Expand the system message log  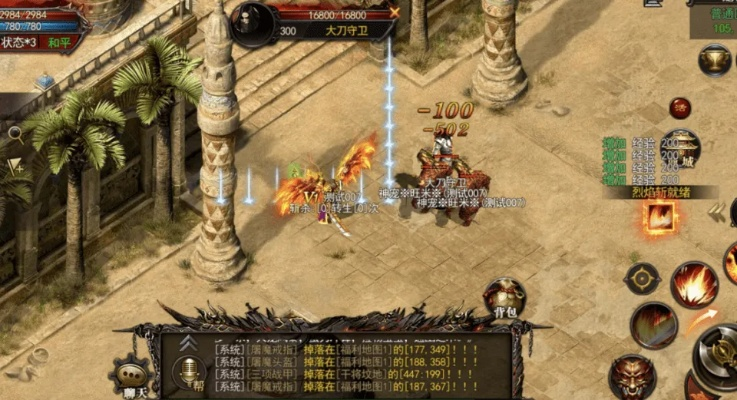pyautogui.click(x=186, y=342)
